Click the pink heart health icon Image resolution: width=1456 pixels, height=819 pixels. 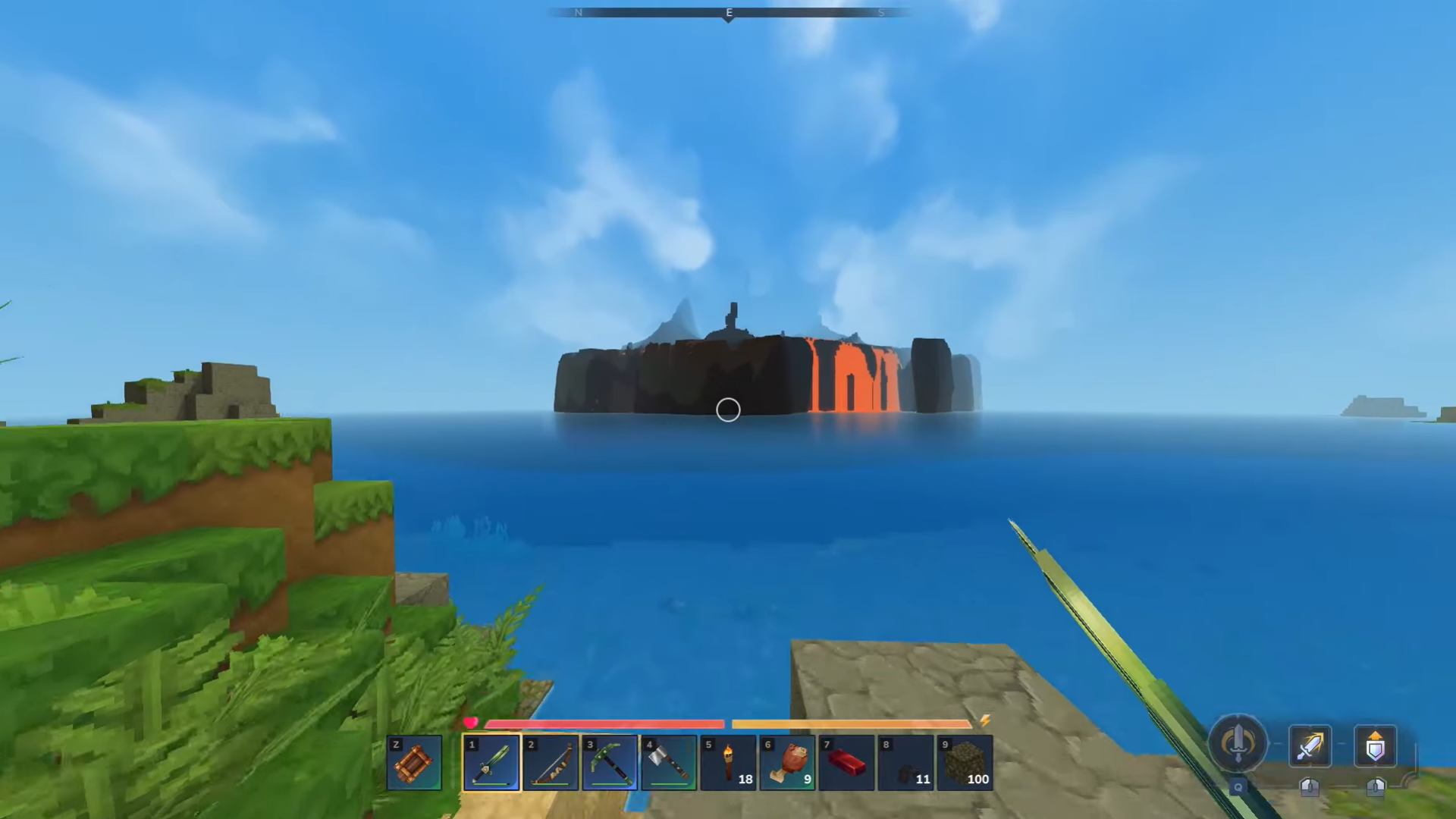[x=470, y=723]
